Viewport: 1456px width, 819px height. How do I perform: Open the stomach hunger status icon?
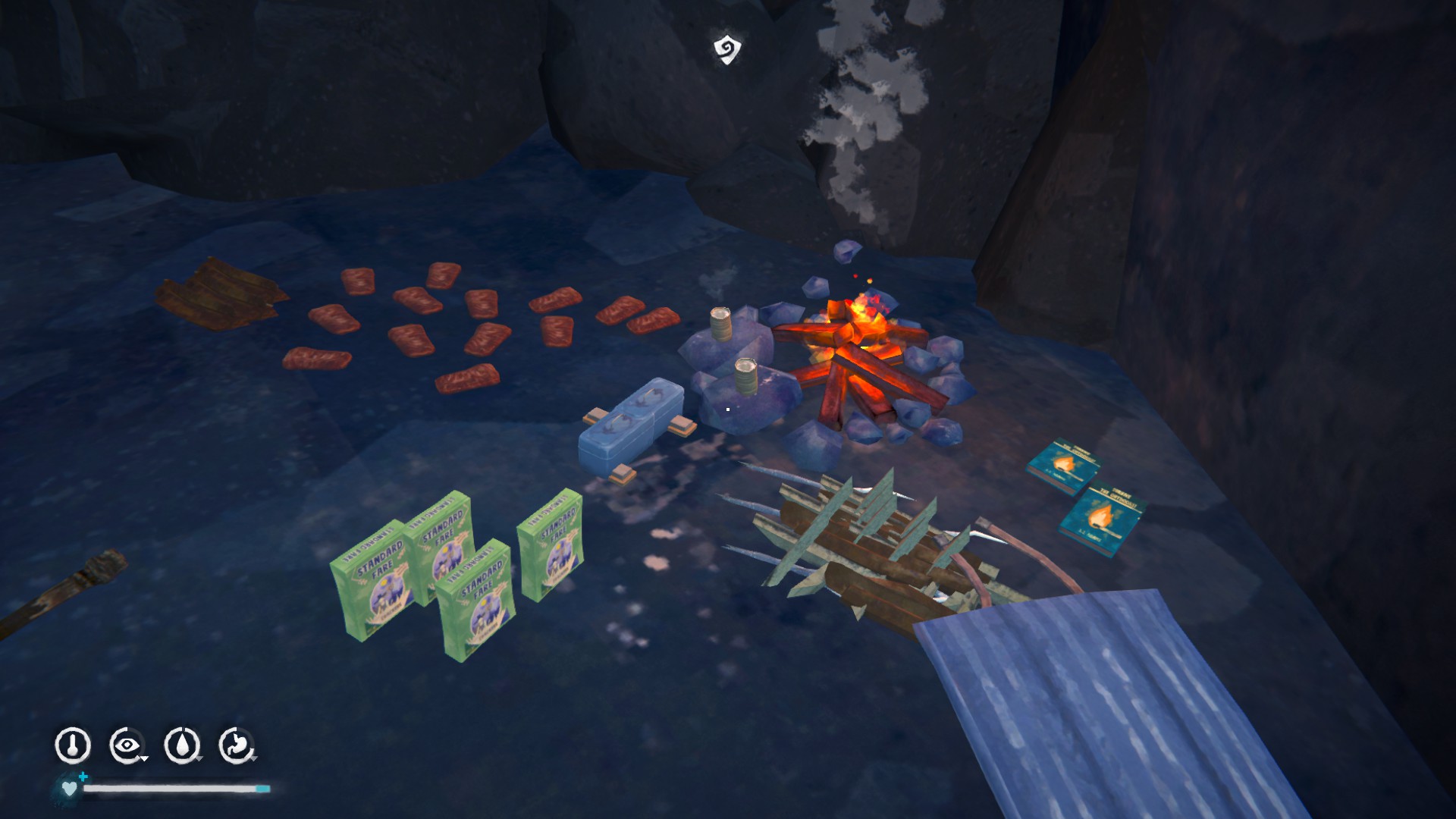[237, 745]
